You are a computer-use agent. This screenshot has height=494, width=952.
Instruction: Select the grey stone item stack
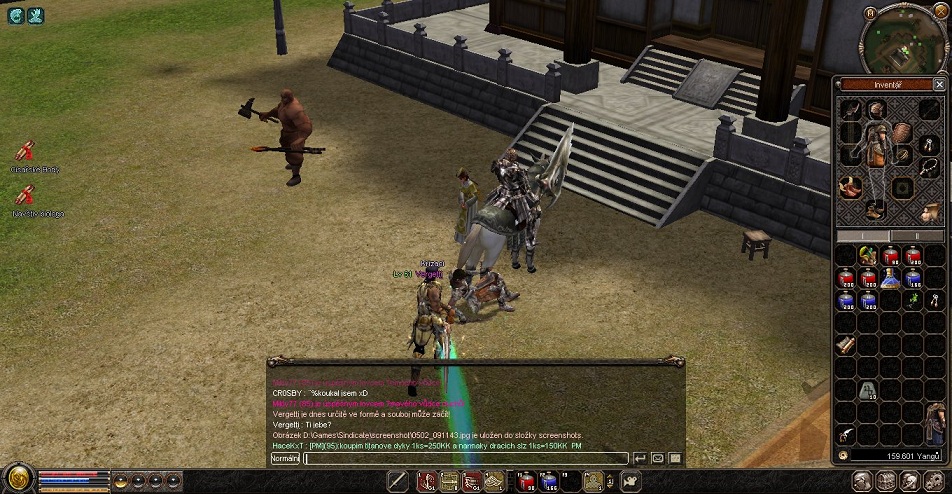868,390
